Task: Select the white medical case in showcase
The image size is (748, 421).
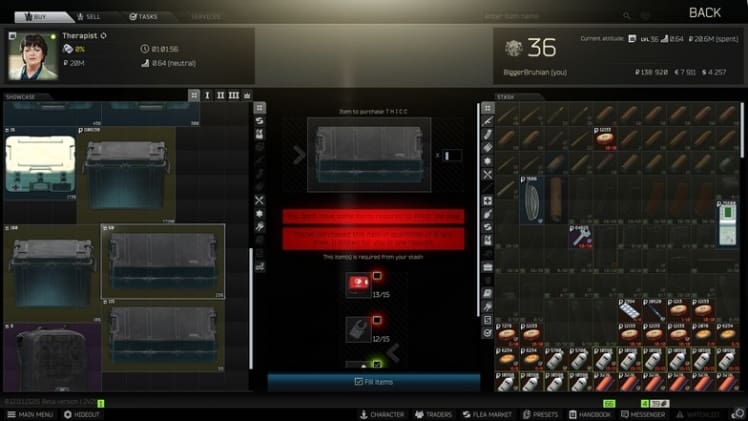Action: click(x=39, y=164)
